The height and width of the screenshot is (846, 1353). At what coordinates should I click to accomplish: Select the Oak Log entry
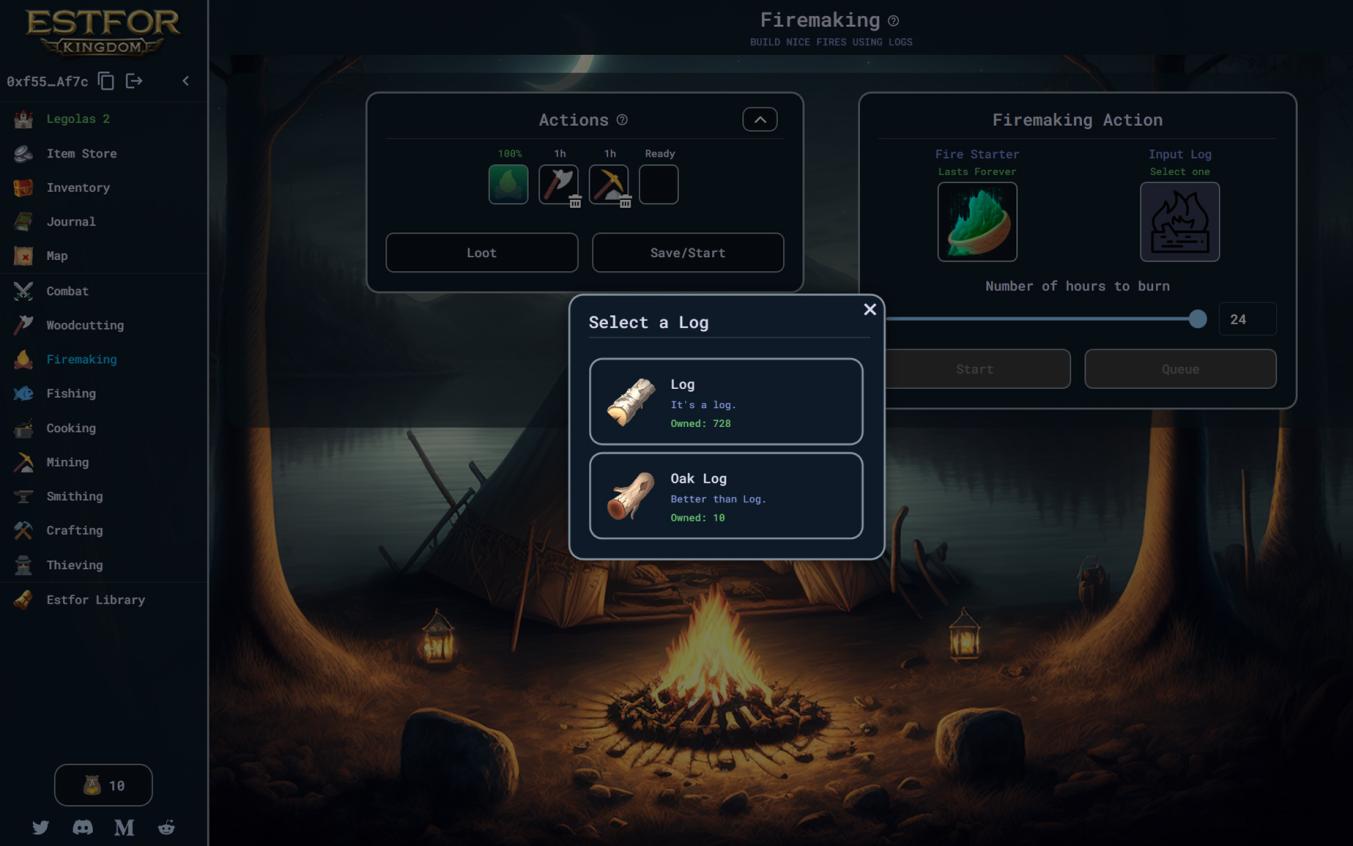(726, 496)
